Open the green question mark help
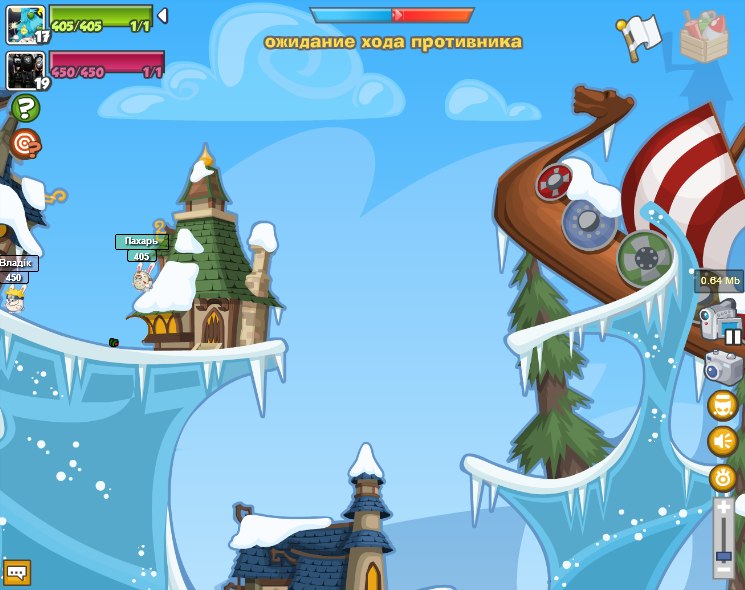 coord(25,107)
